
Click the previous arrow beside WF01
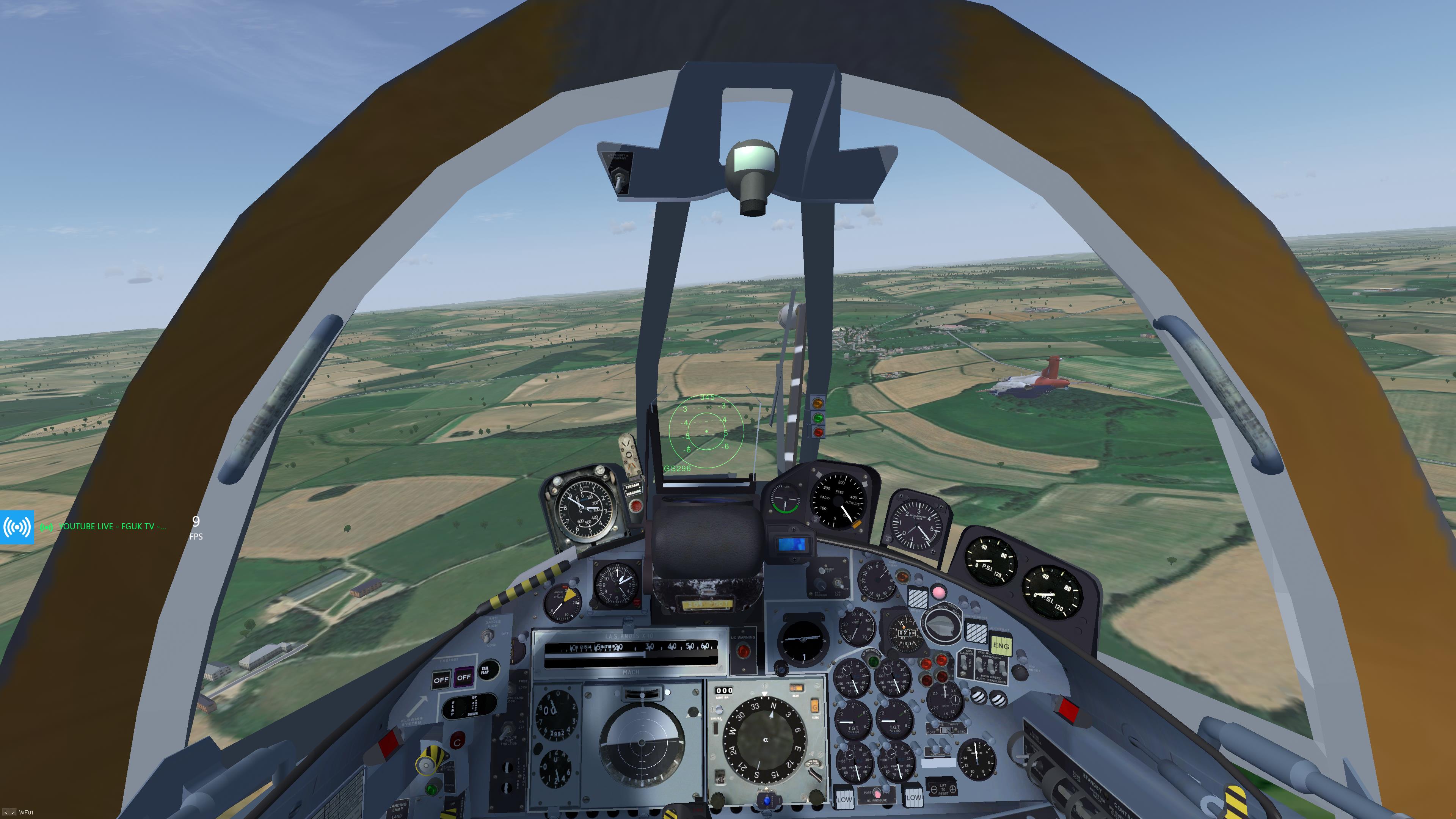(5, 812)
